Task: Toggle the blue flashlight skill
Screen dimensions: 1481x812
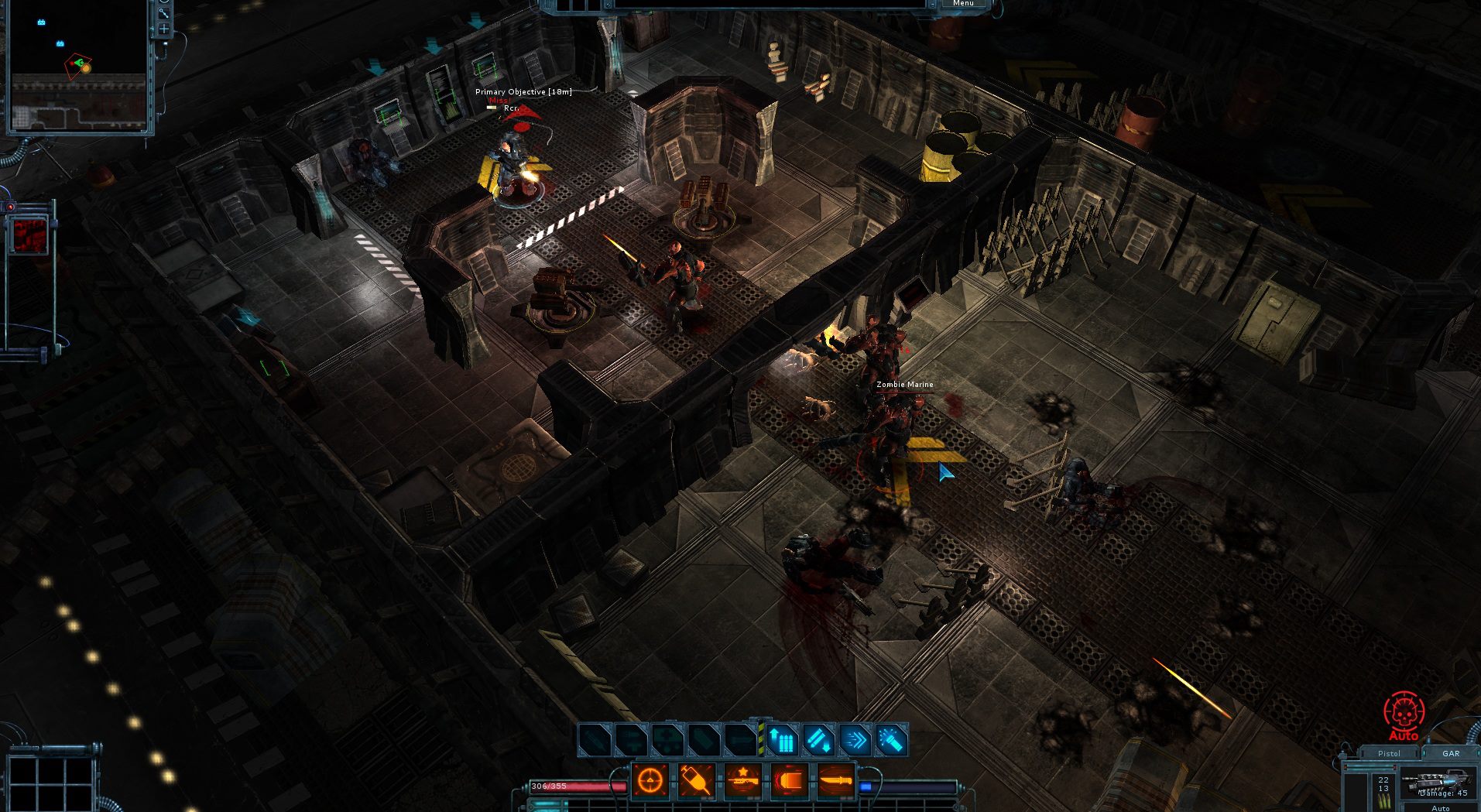Action: point(892,741)
